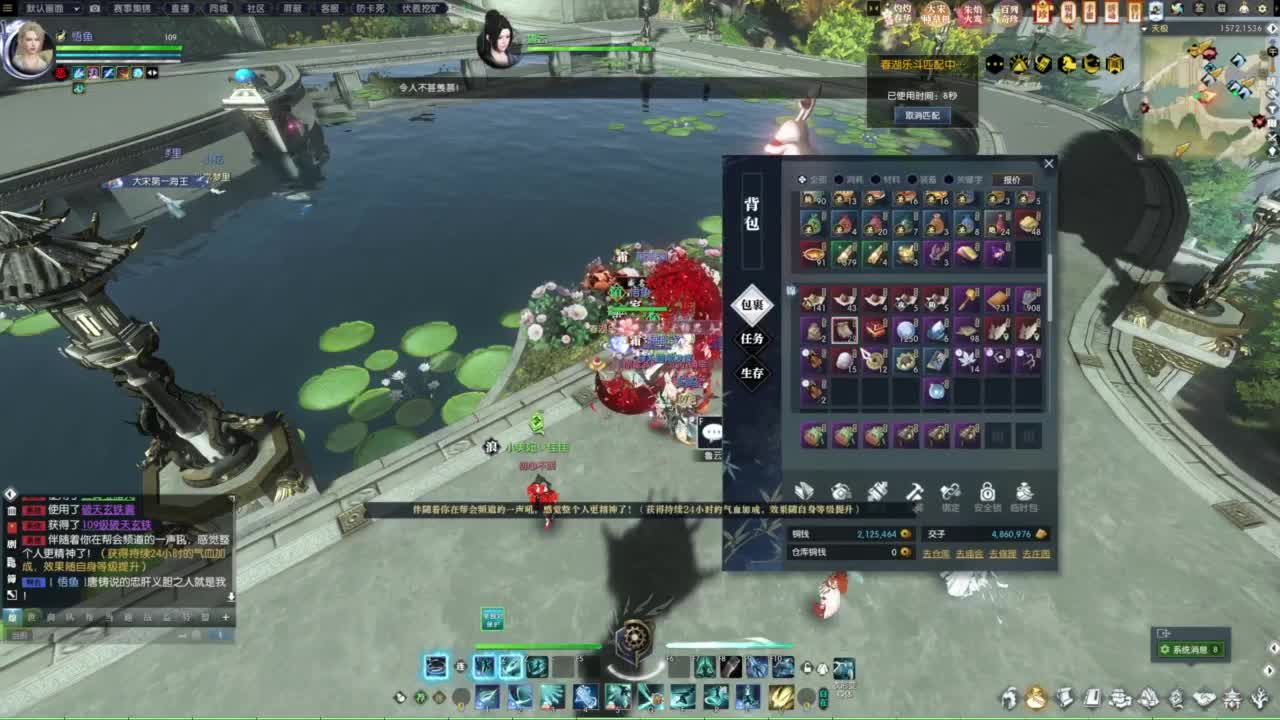Select the white orb stack of 1250
1280x720 pixels.
(906, 330)
